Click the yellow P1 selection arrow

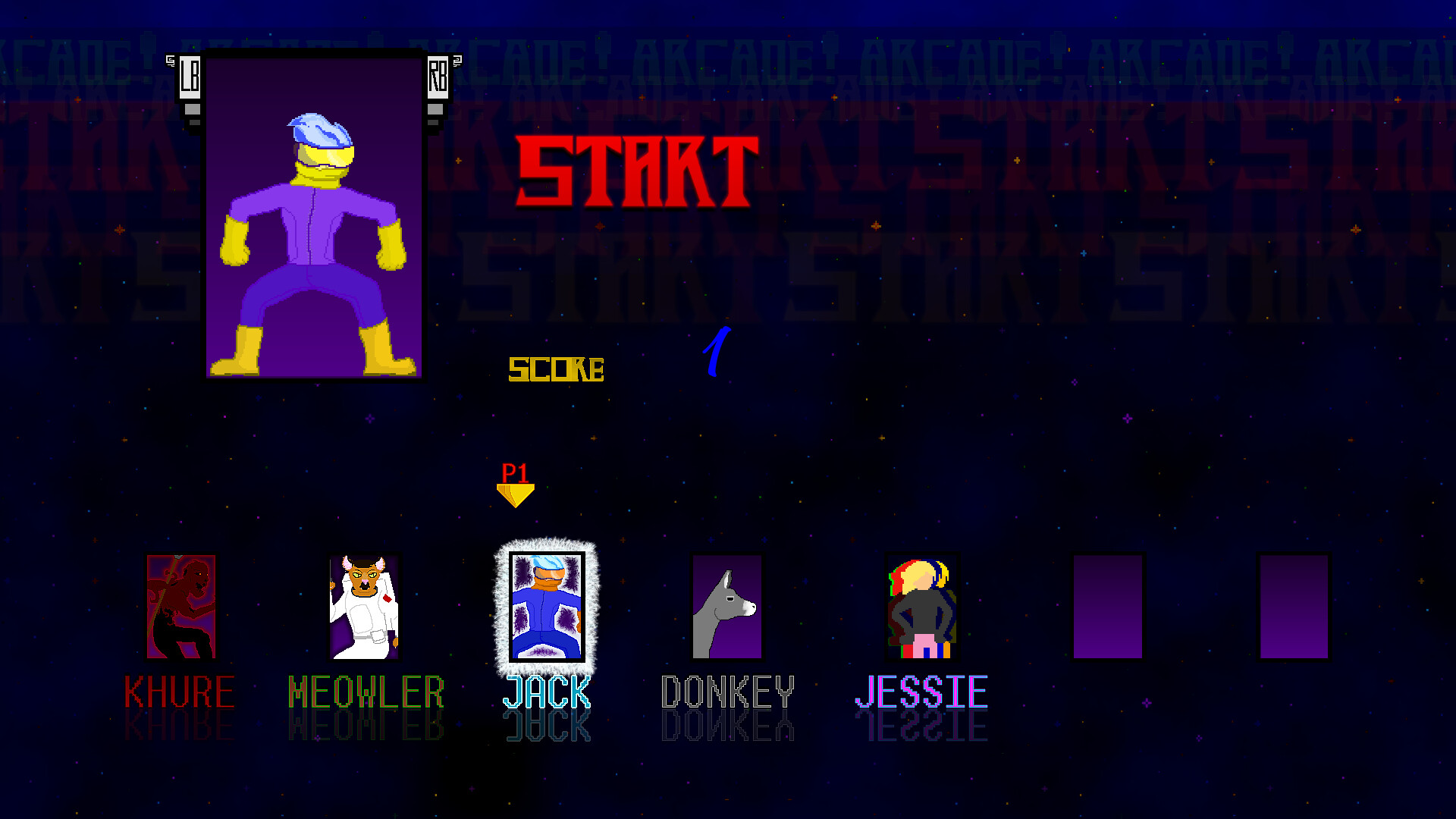[516, 485]
